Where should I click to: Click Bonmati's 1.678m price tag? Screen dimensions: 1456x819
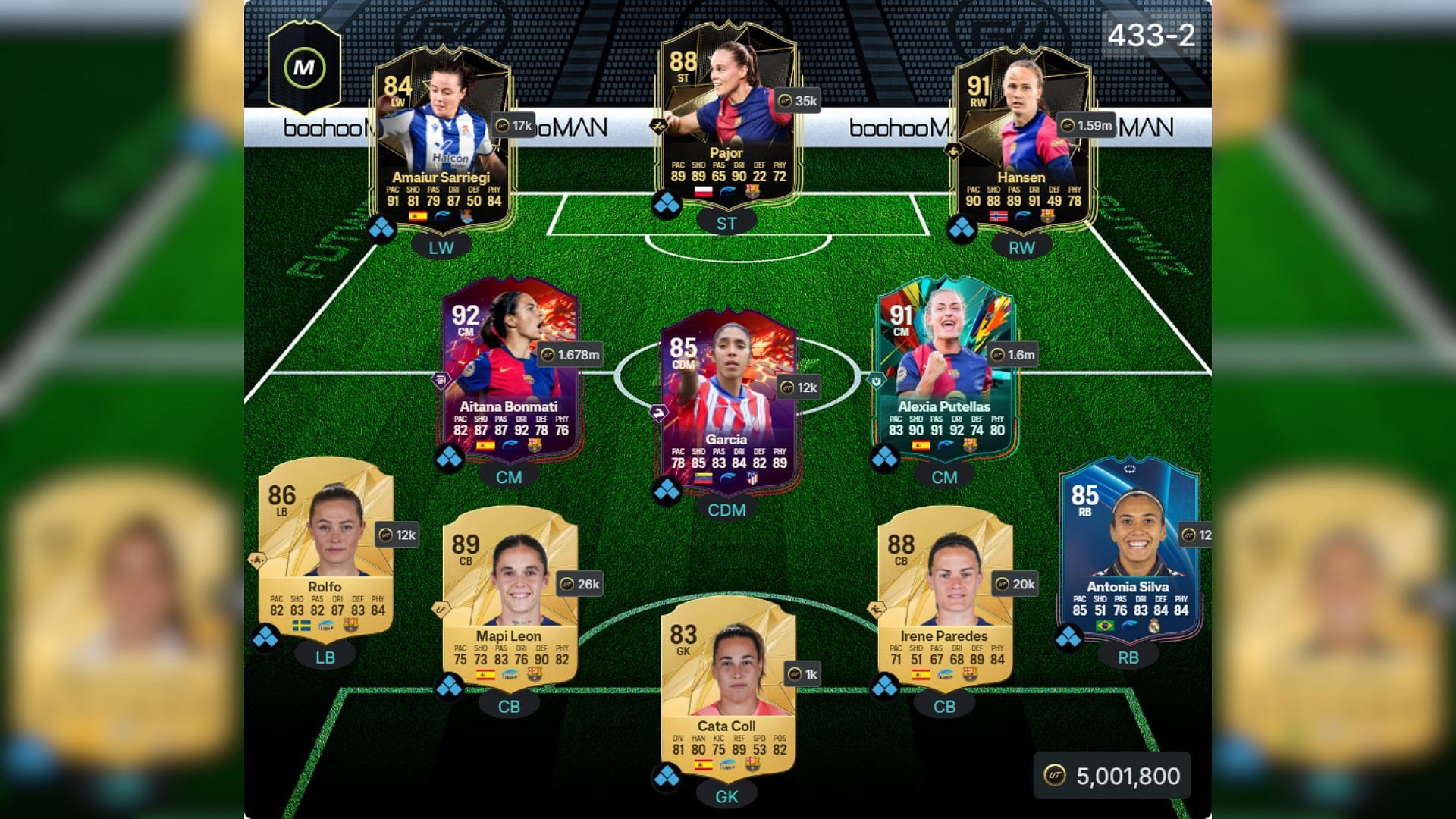pos(570,354)
